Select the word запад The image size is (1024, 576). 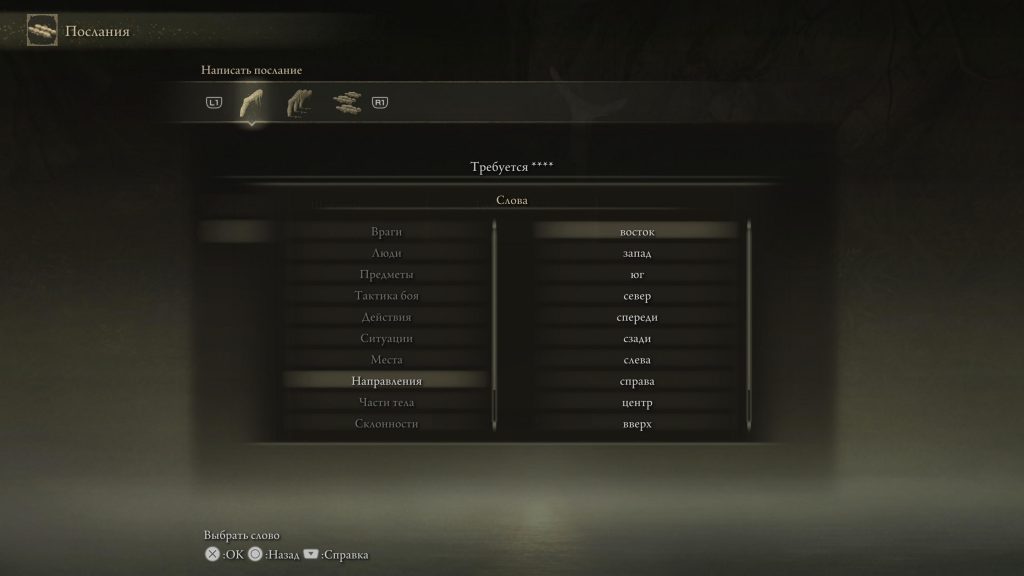[637, 253]
